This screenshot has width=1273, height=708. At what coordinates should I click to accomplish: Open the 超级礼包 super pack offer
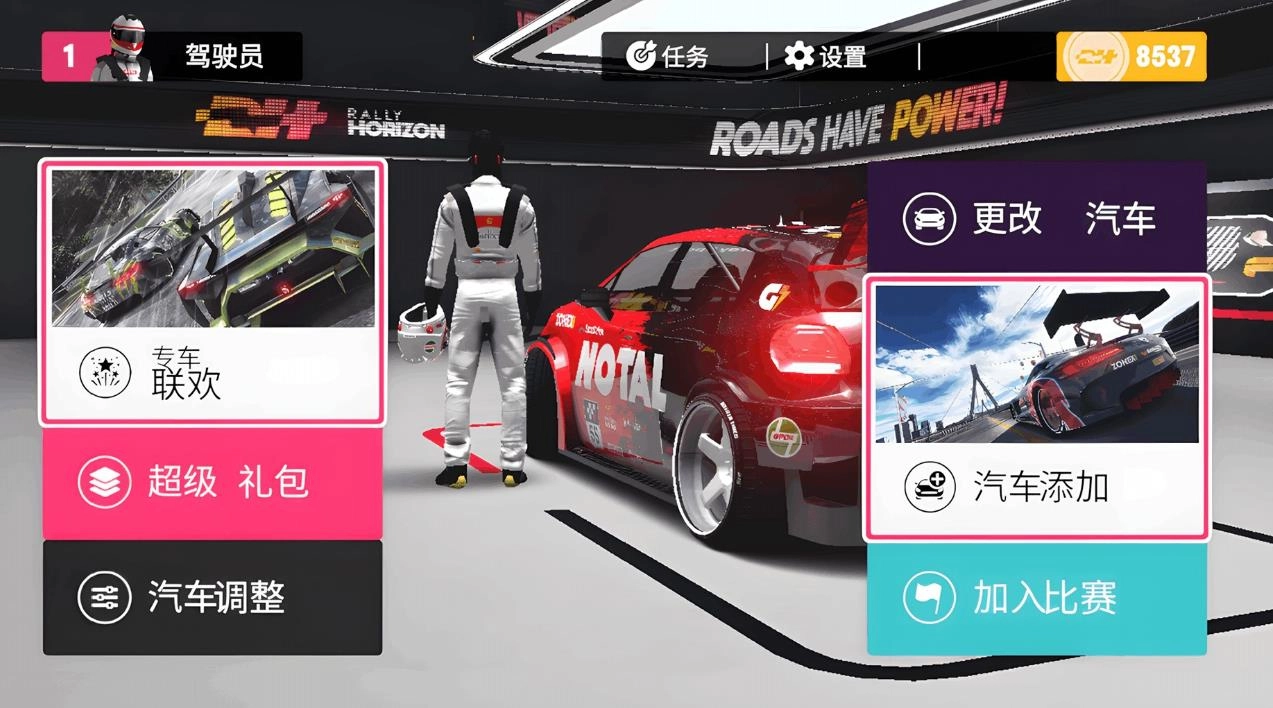pyautogui.click(x=211, y=483)
